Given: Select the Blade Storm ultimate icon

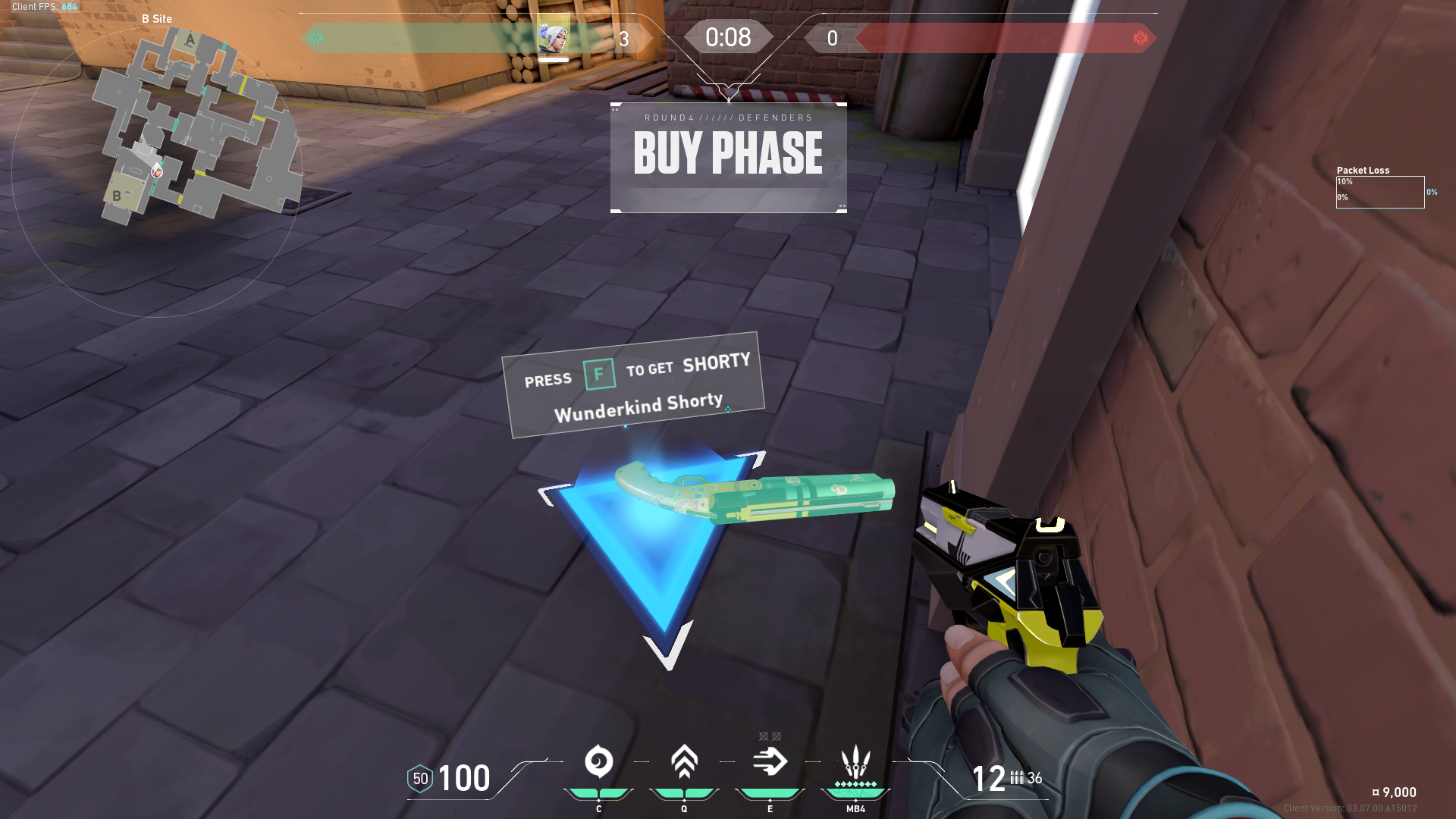Looking at the screenshot, I should pyautogui.click(x=855, y=761).
